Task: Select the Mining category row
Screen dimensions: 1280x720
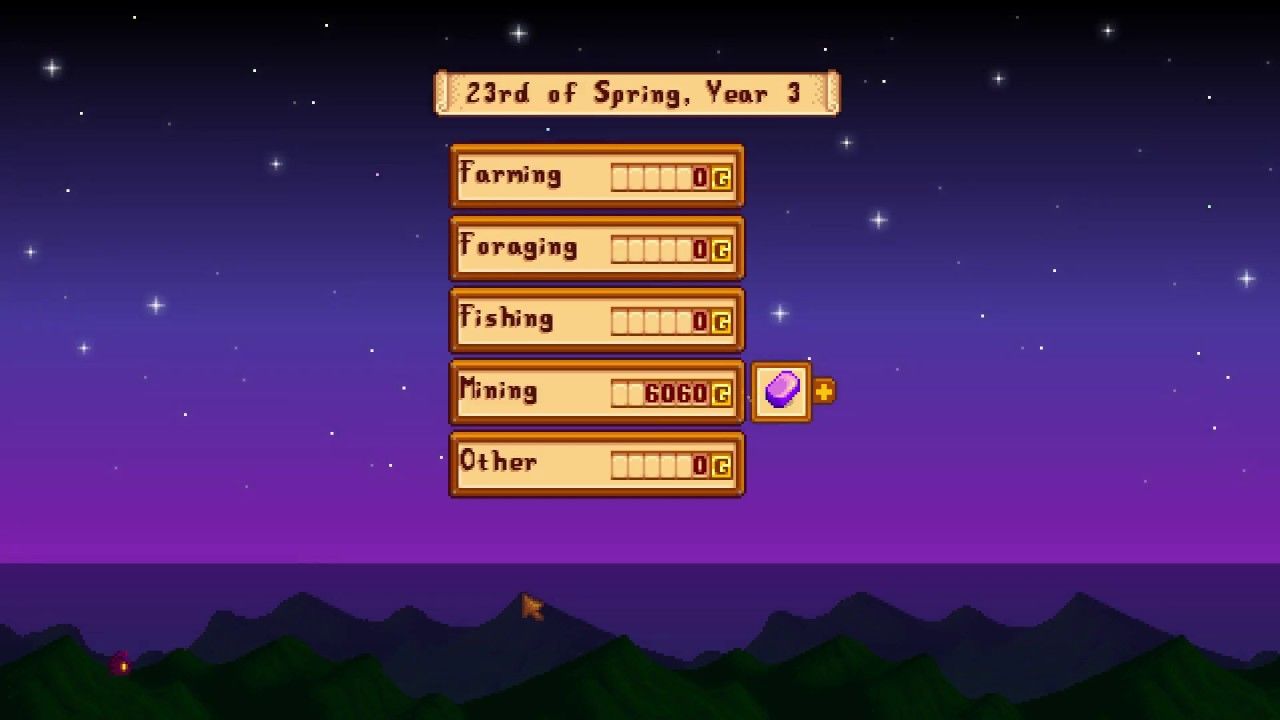Action: (597, 391)
